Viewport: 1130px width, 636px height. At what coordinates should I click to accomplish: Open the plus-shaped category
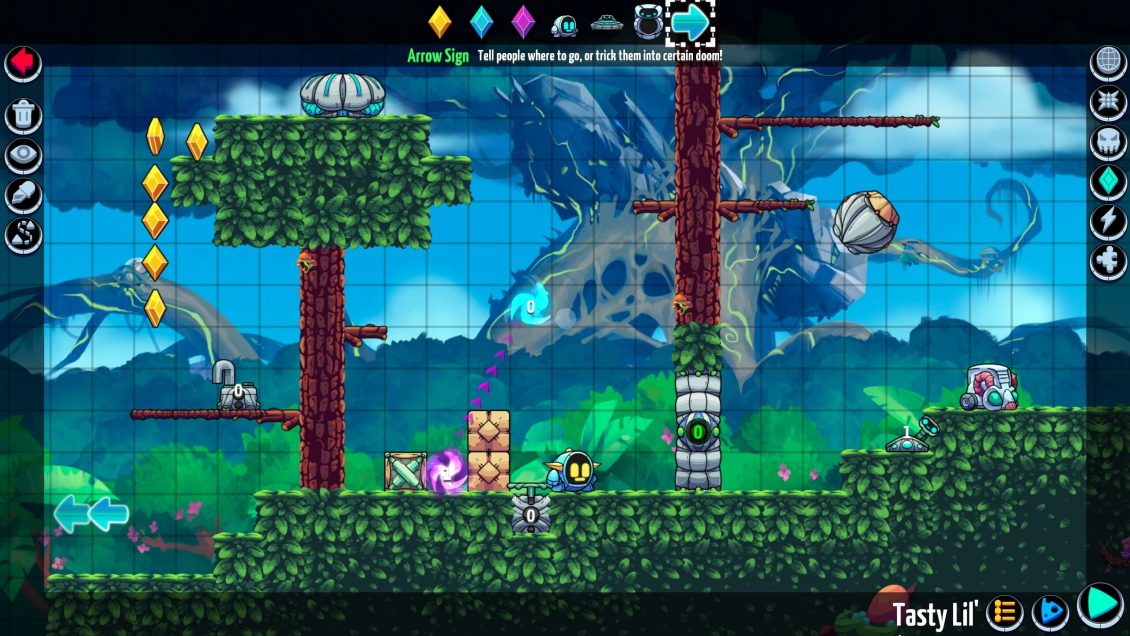[1108, 262]
